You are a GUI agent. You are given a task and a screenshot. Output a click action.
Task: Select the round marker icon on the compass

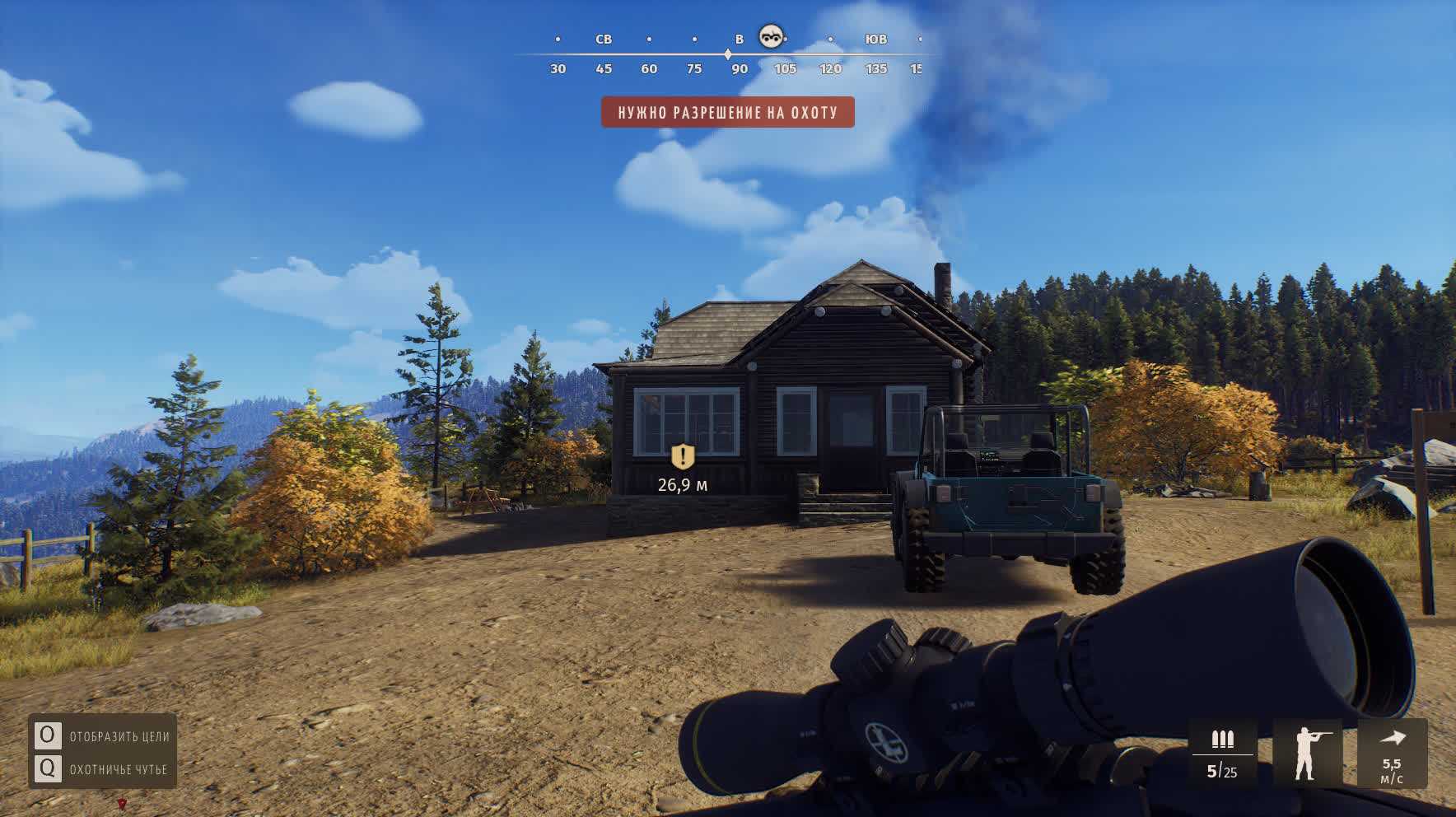tap(772, 36)
